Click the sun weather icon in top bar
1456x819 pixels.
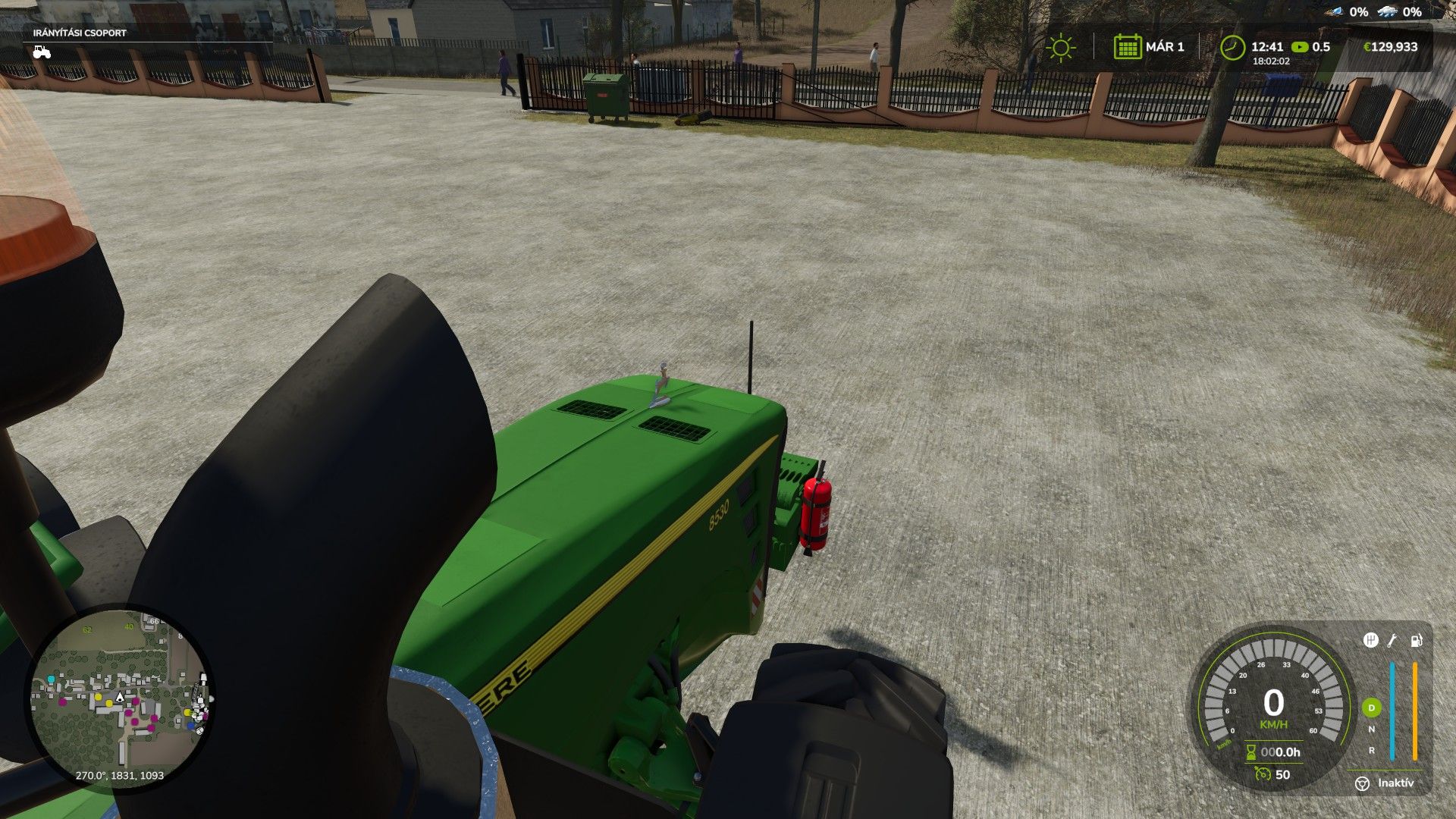1059,47
